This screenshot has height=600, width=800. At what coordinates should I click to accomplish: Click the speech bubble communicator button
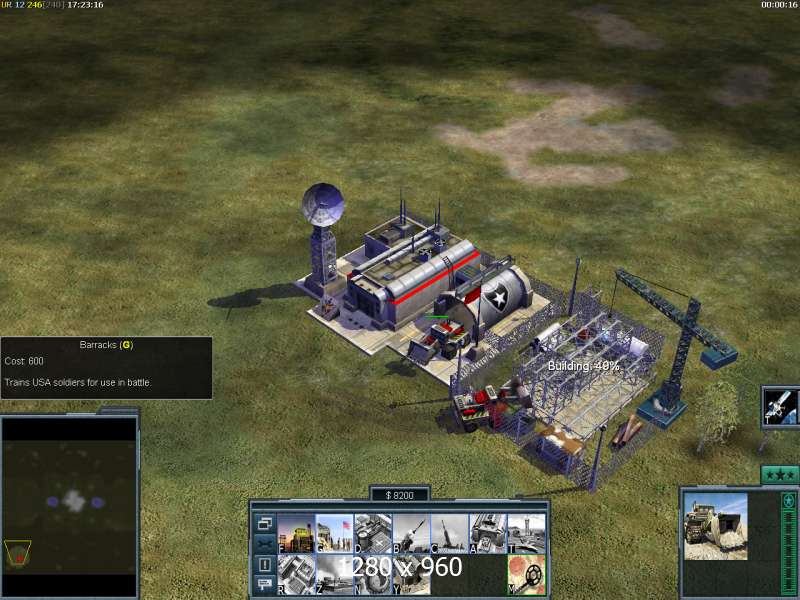[x=265, y=585]
